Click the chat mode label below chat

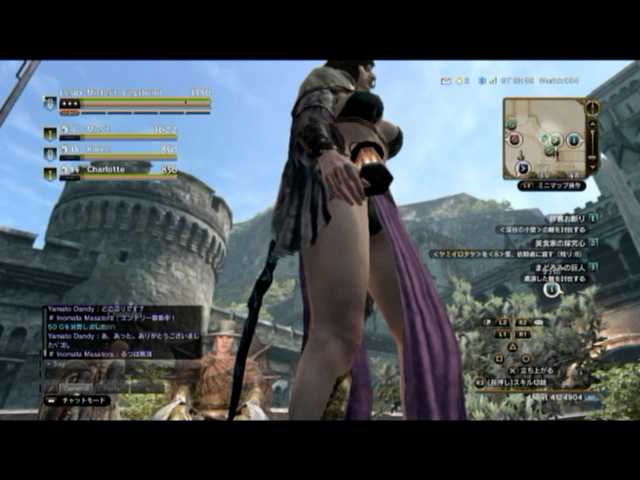[x=76, y=399]
